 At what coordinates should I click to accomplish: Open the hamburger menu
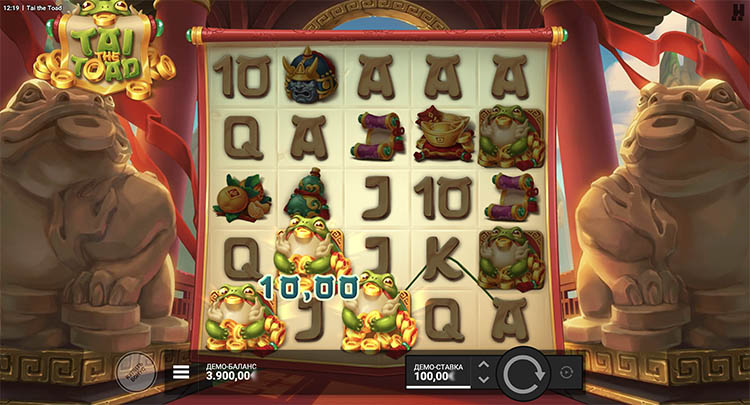(181, 373)
